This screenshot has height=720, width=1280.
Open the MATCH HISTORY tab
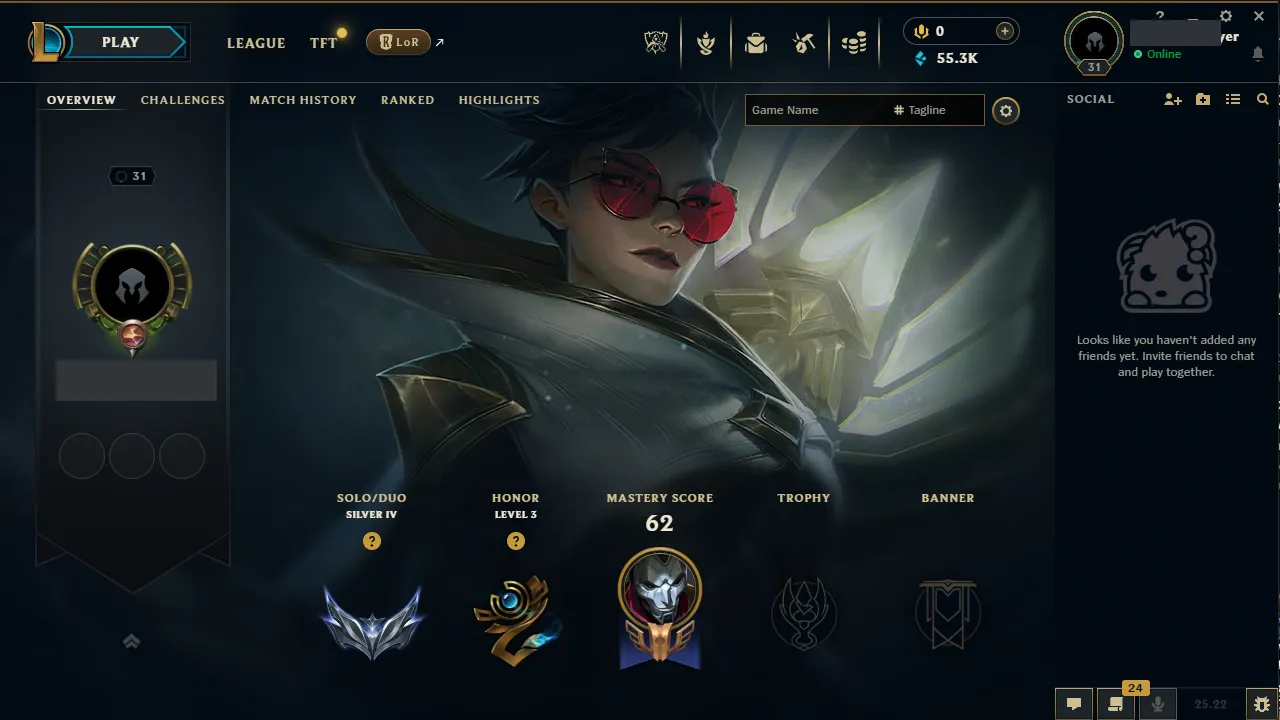point(303,100)
